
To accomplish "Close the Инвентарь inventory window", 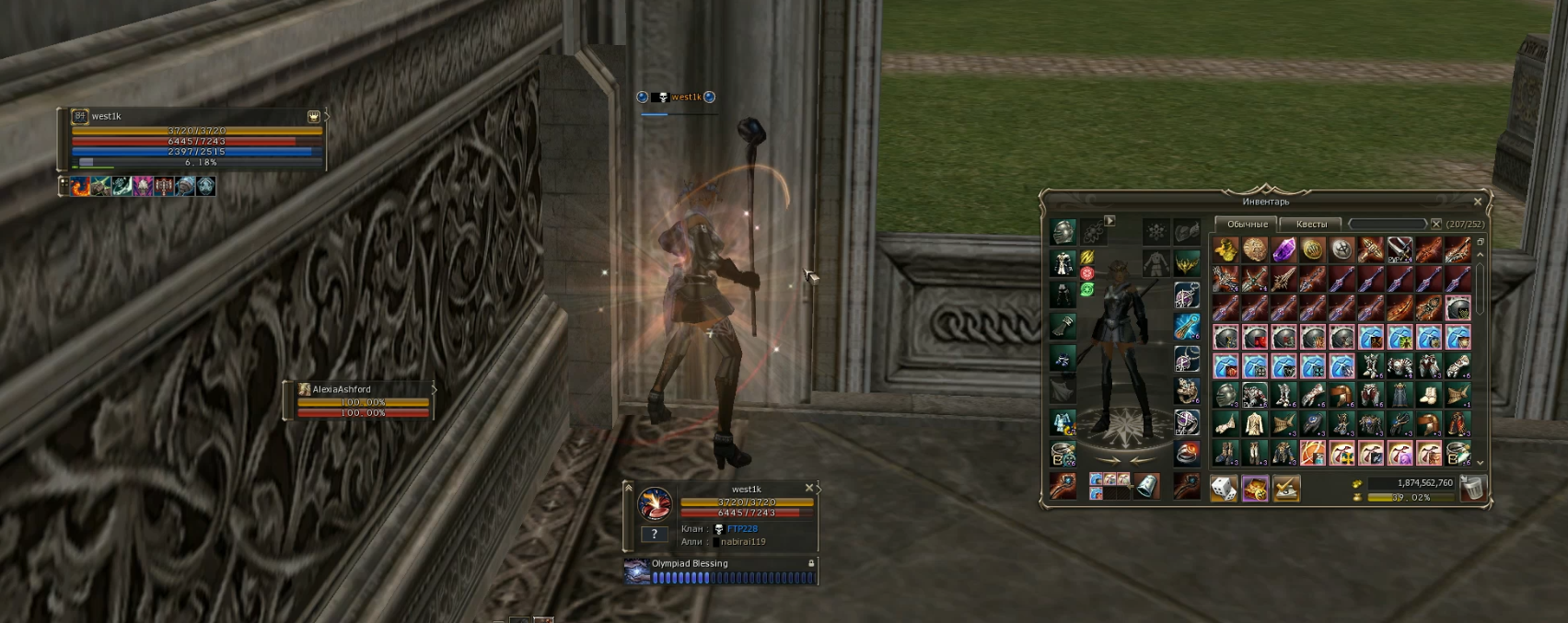I will tap(1478, 202).
